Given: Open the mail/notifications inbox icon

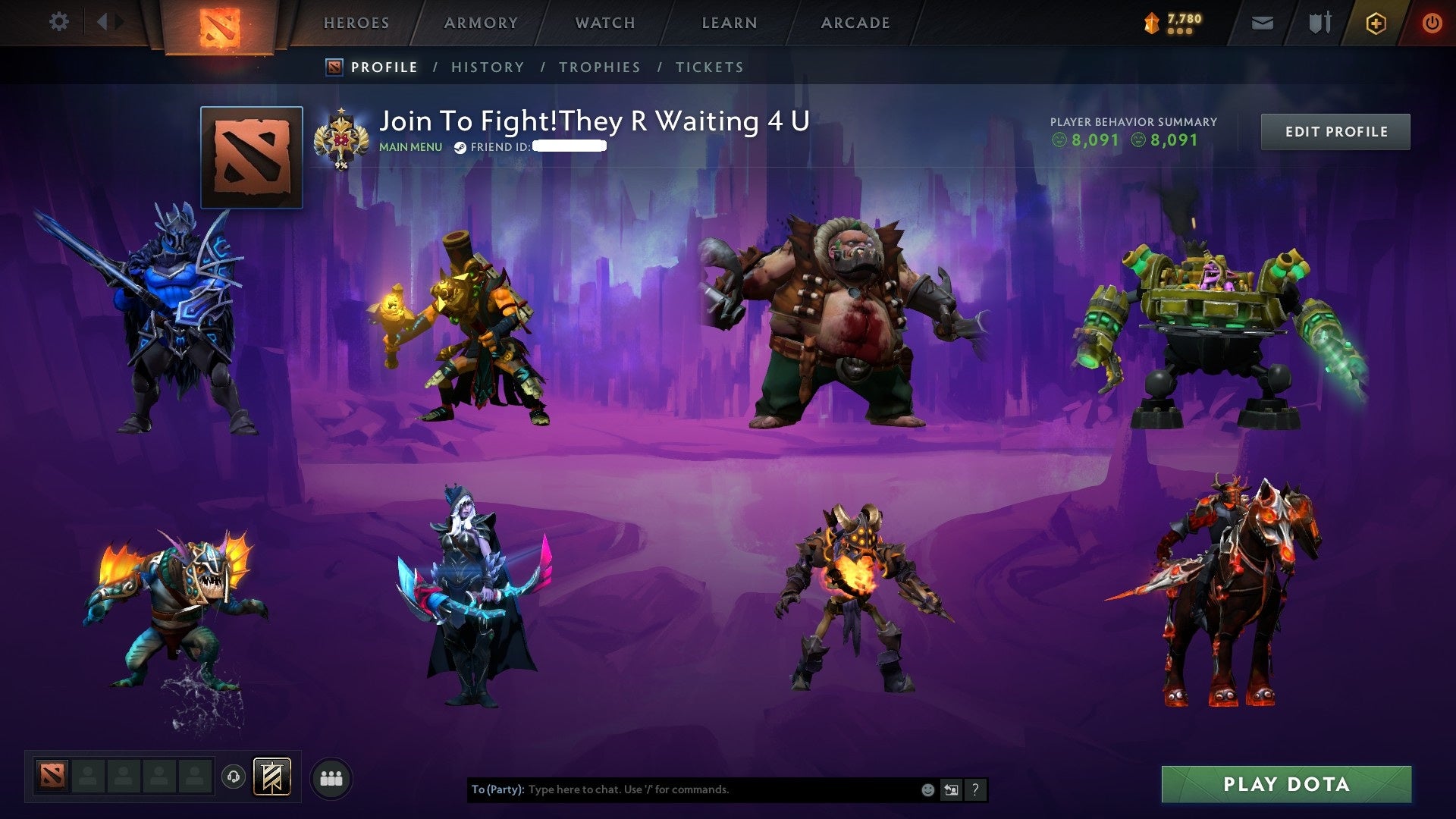Looking at the screenshot, I should tap(1261, 22).
